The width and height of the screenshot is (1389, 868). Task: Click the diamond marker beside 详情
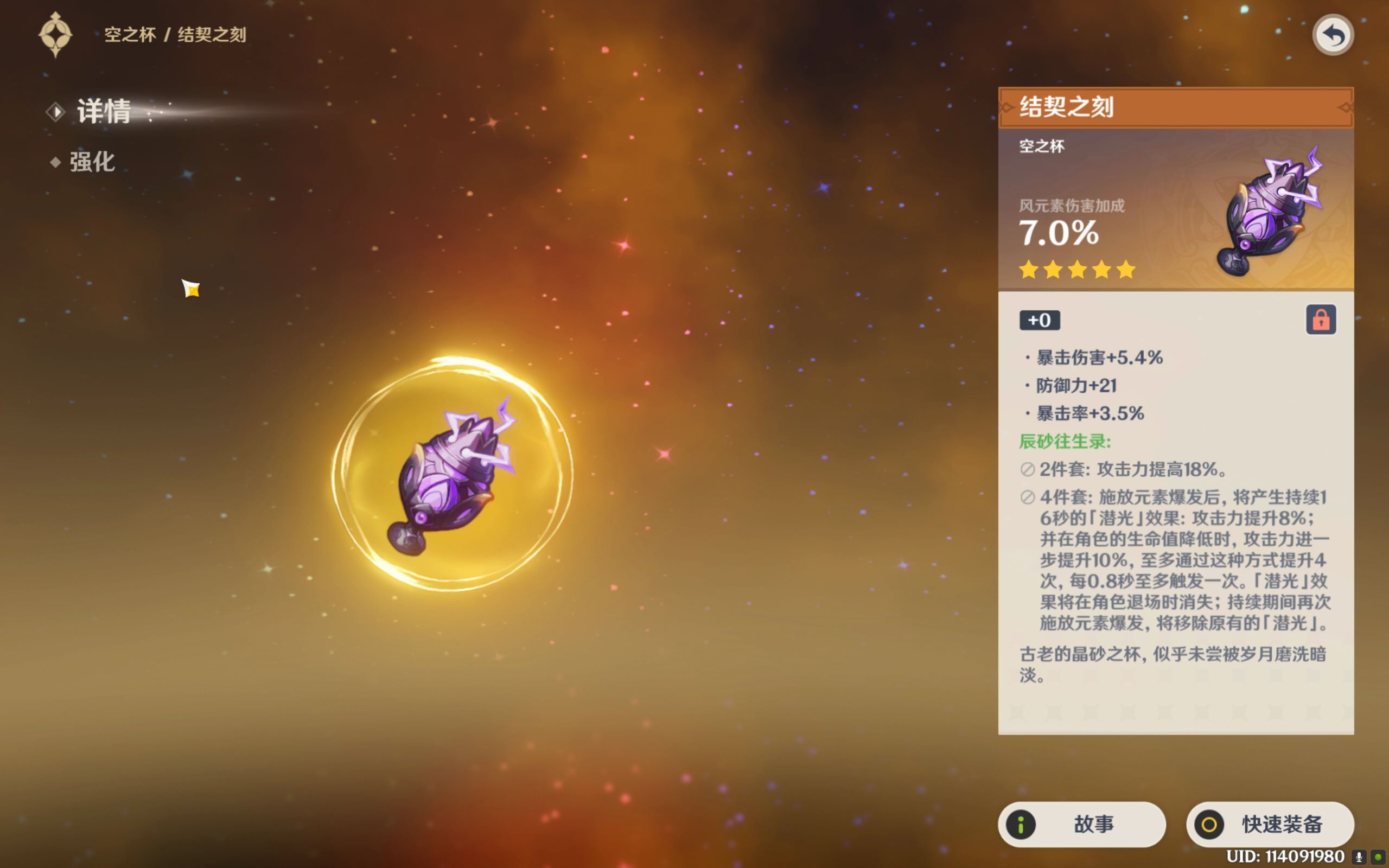56,112
